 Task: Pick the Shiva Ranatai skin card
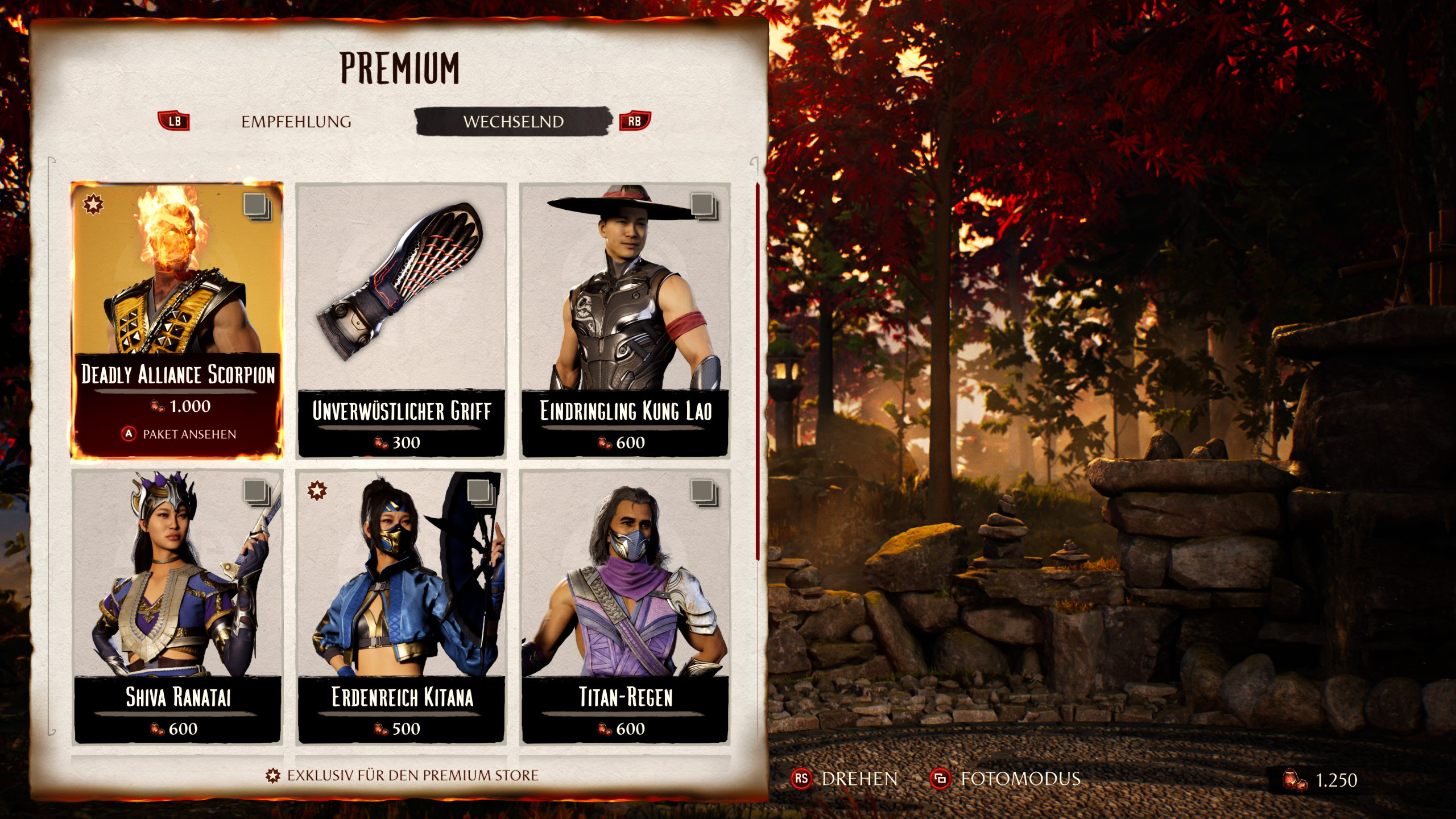pos(177,607)
